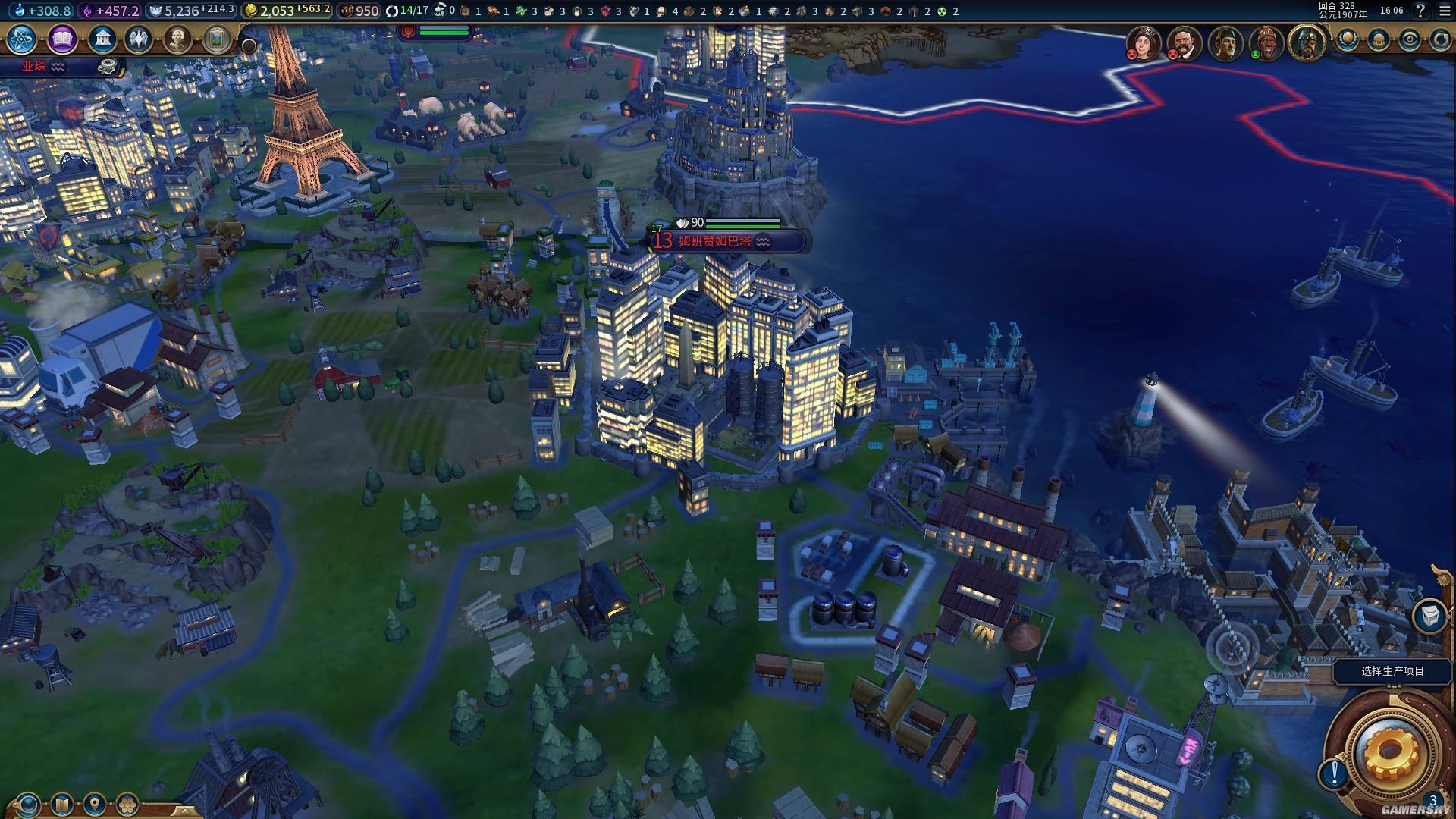Open the main game menu hamburger icon
1456x819 pixels.
tap(1445, 11)
